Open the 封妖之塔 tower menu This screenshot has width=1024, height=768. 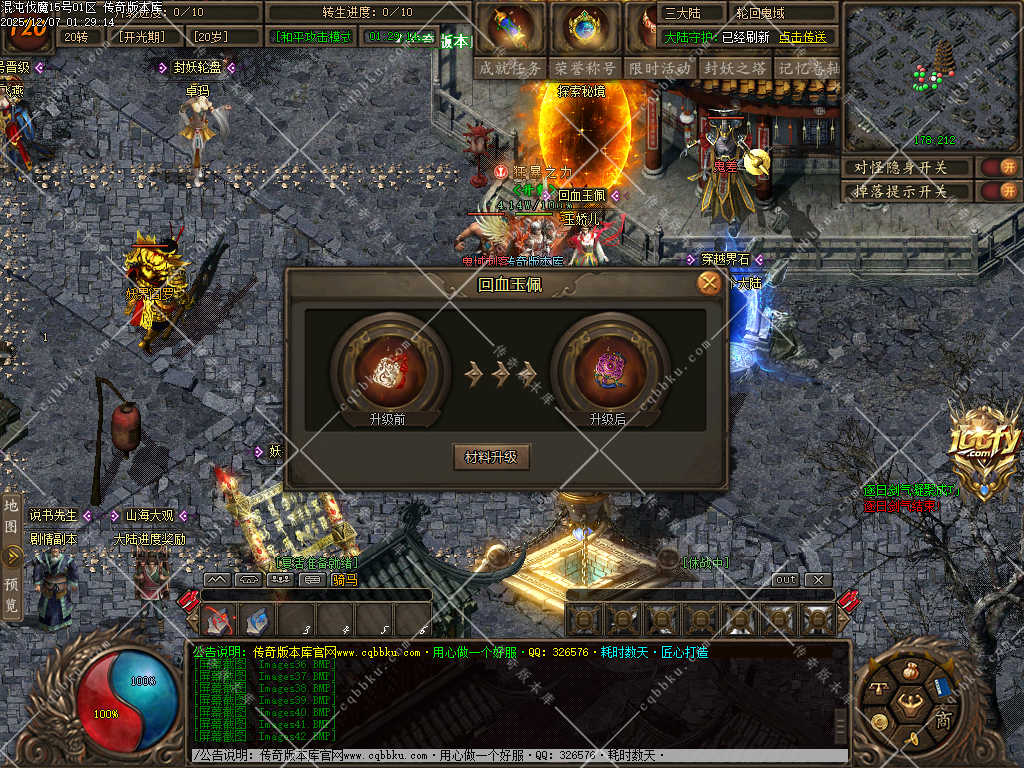(735, 68)
